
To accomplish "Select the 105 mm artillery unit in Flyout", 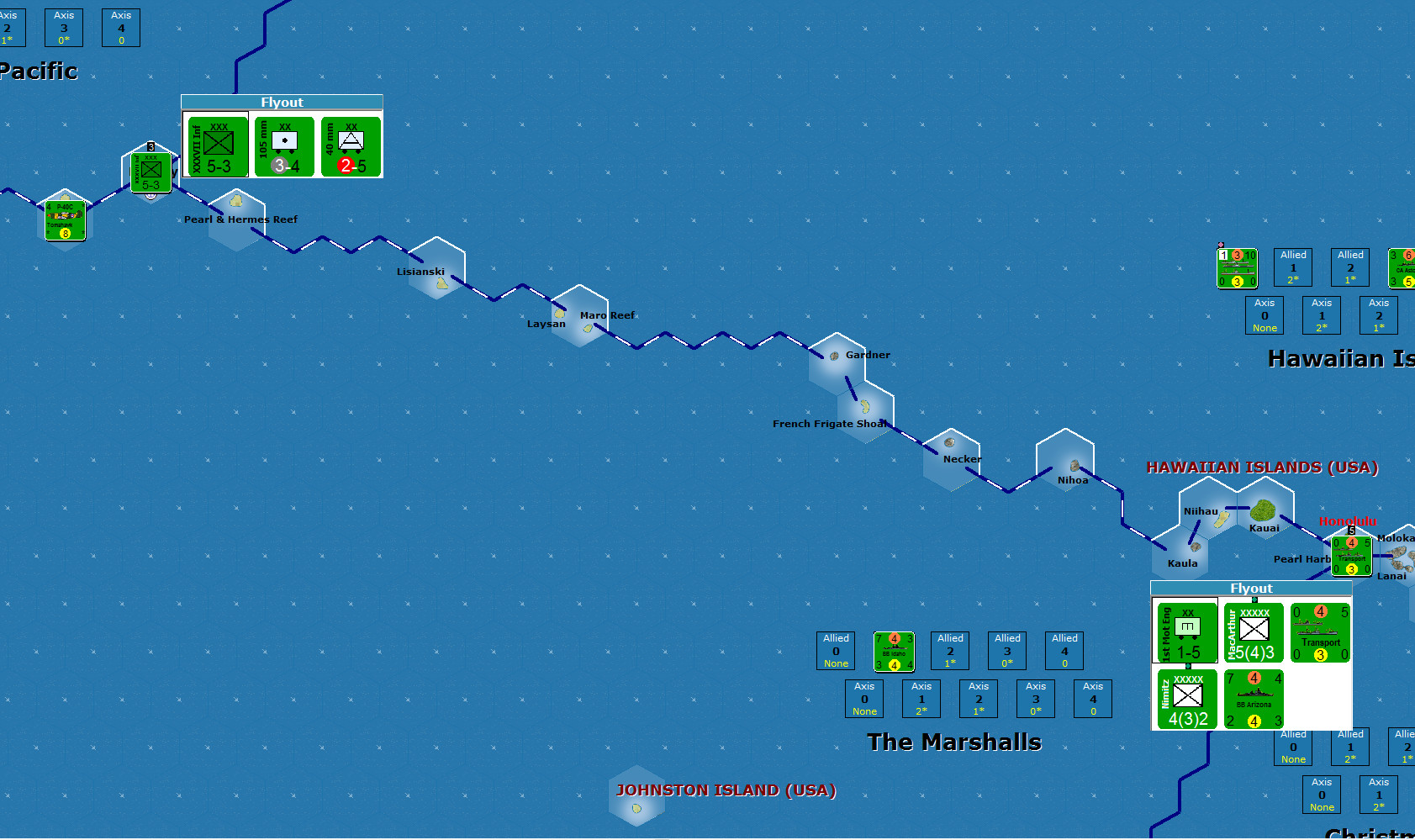I will tap(282, 147).
